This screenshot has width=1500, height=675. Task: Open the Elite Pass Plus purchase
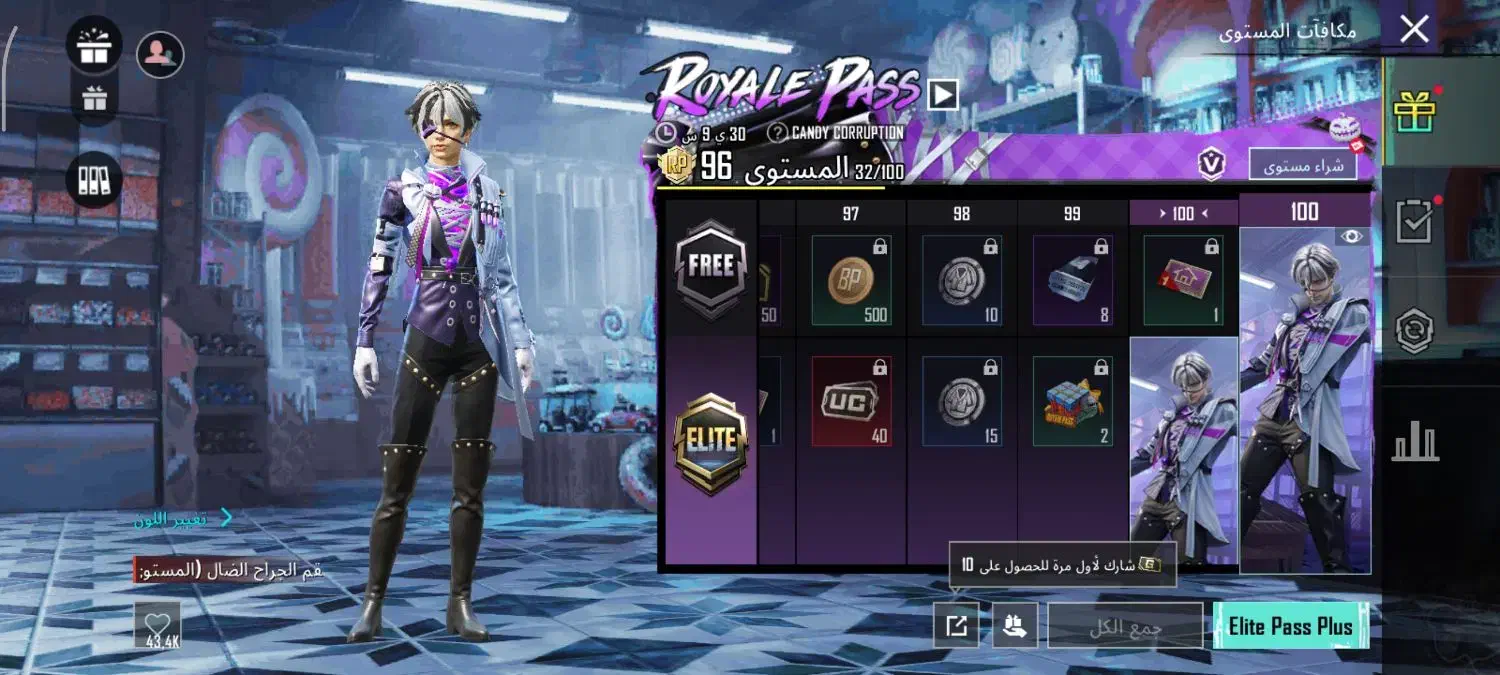pos(1290,626)
